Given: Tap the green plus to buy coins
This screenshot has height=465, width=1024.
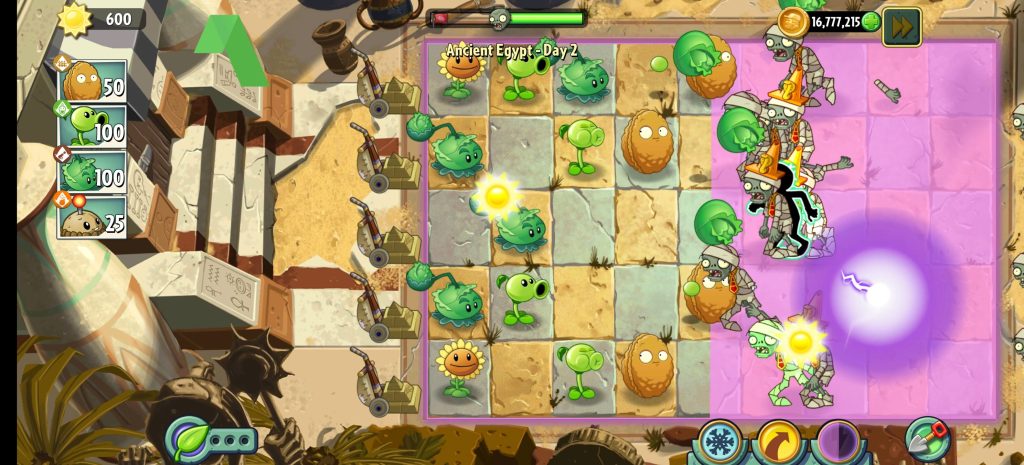Looking at the screenshot, I should (x=870, y=21).
